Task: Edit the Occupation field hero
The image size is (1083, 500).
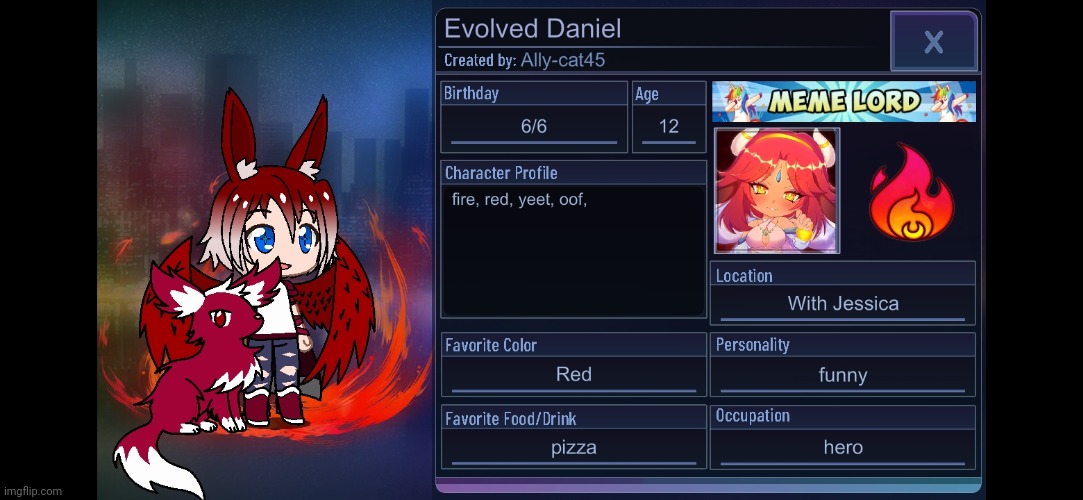Action: click(x=842, y=447)
